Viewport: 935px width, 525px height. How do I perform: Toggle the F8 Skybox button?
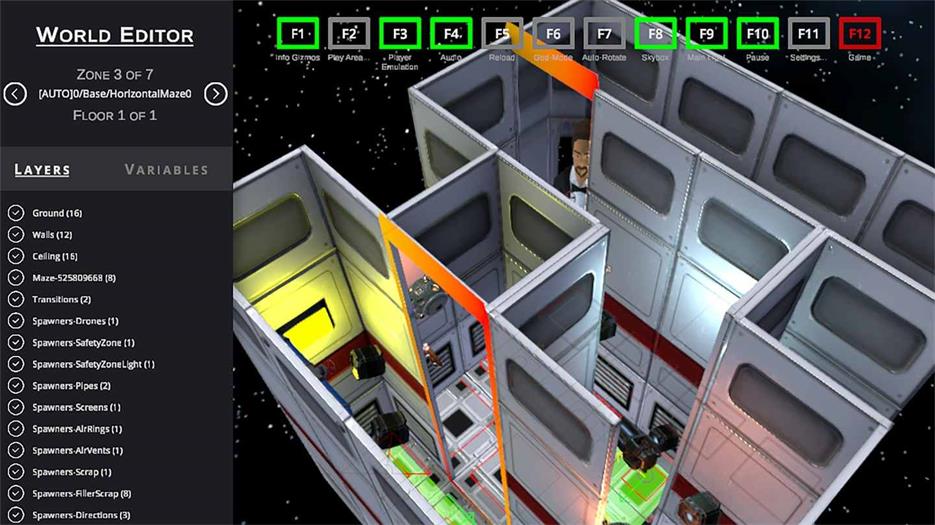coord(655,34)
